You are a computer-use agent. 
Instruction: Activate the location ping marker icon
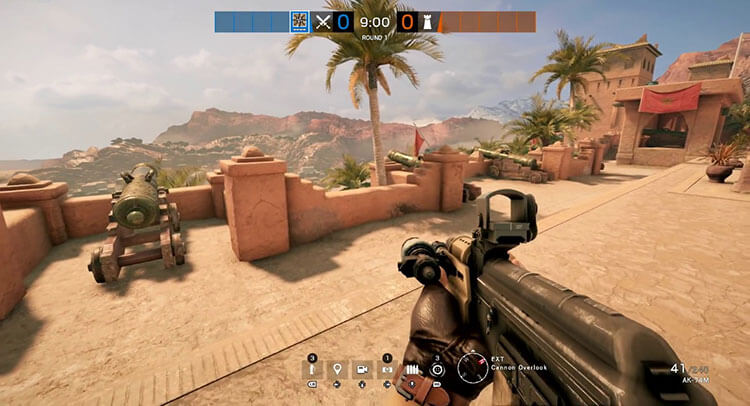click(338, 370)
